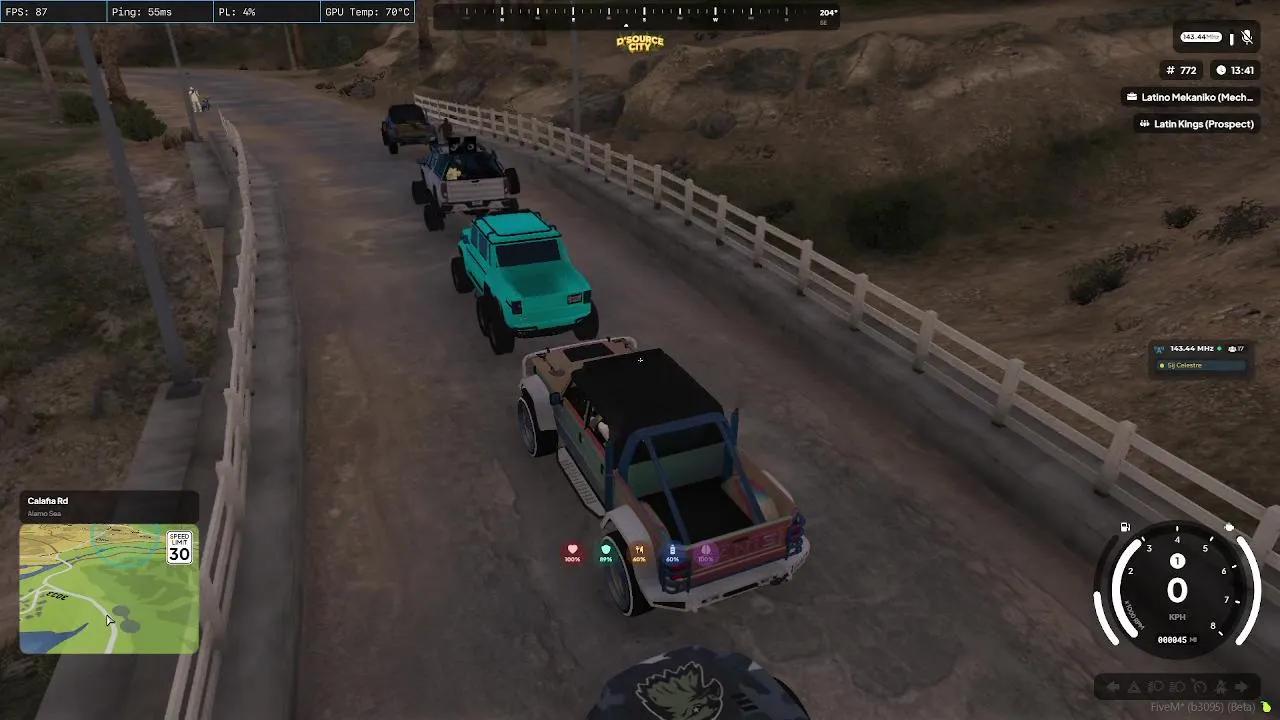
Task: Open the Latin Kings (Prospect) gang entry
Action: click(x=1195, y=123)
